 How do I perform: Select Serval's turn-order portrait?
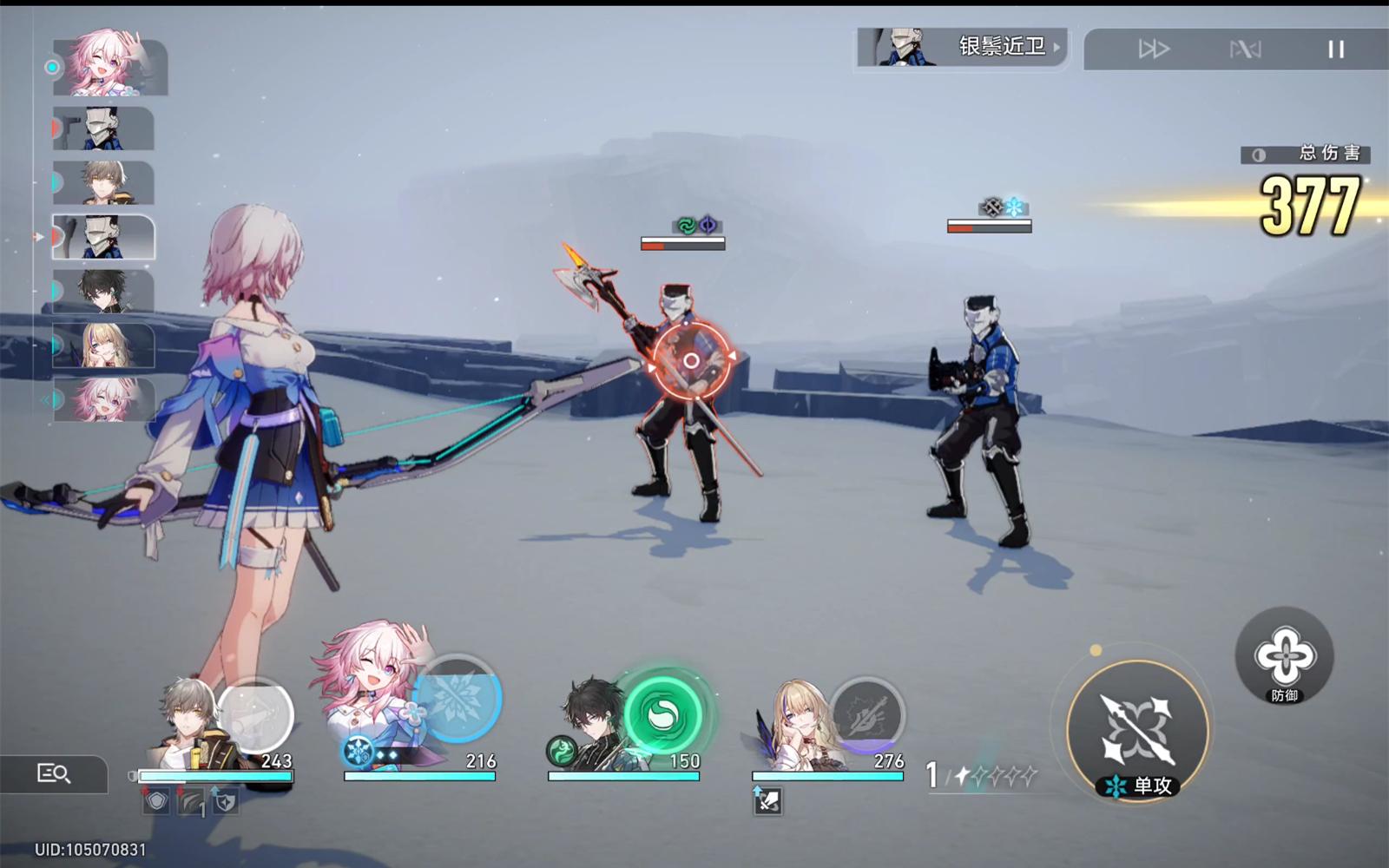(x=103, y=345)
